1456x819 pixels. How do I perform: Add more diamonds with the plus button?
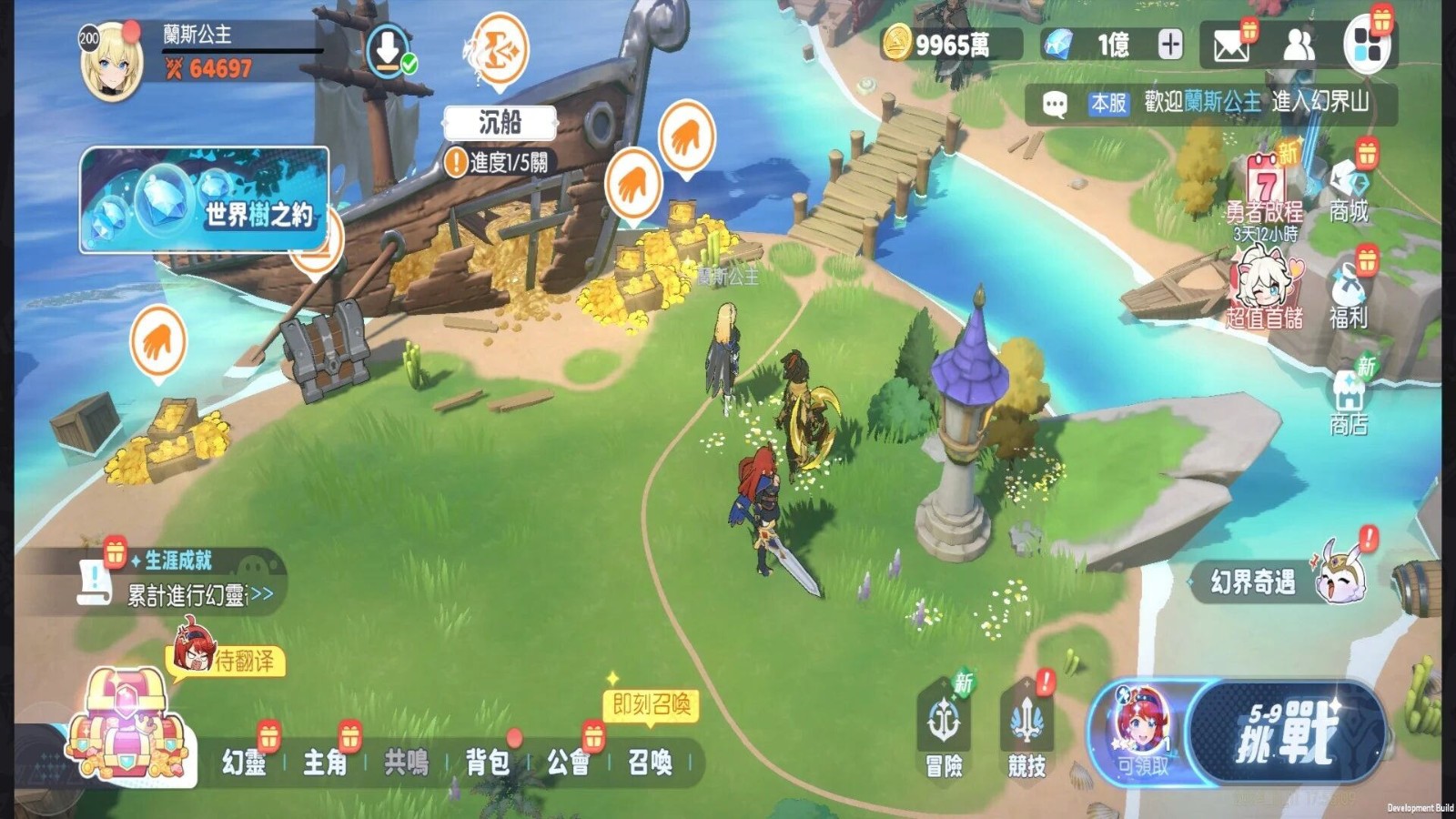(1170, 44)
